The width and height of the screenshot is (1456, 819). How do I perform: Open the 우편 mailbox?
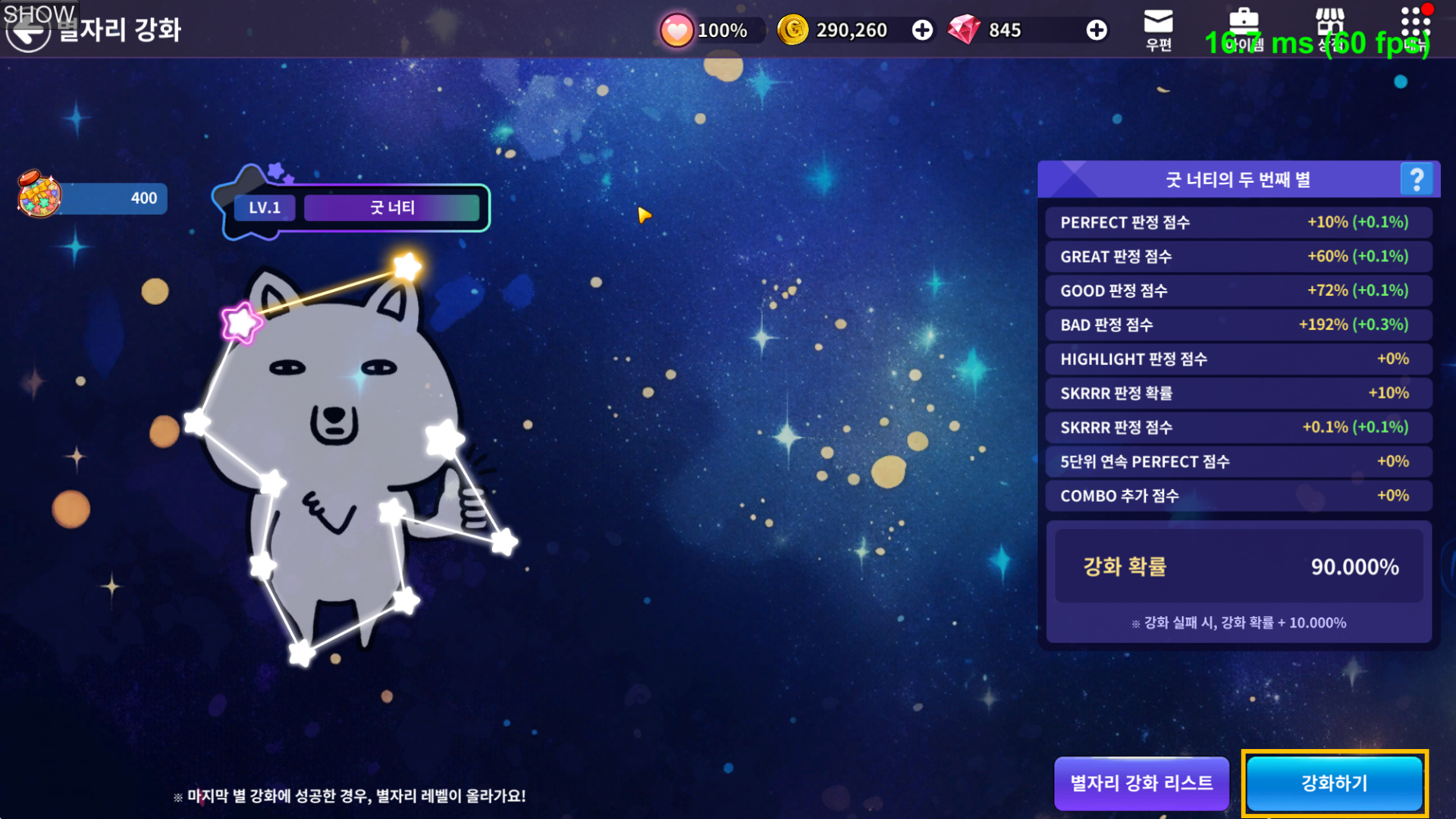1158,30
